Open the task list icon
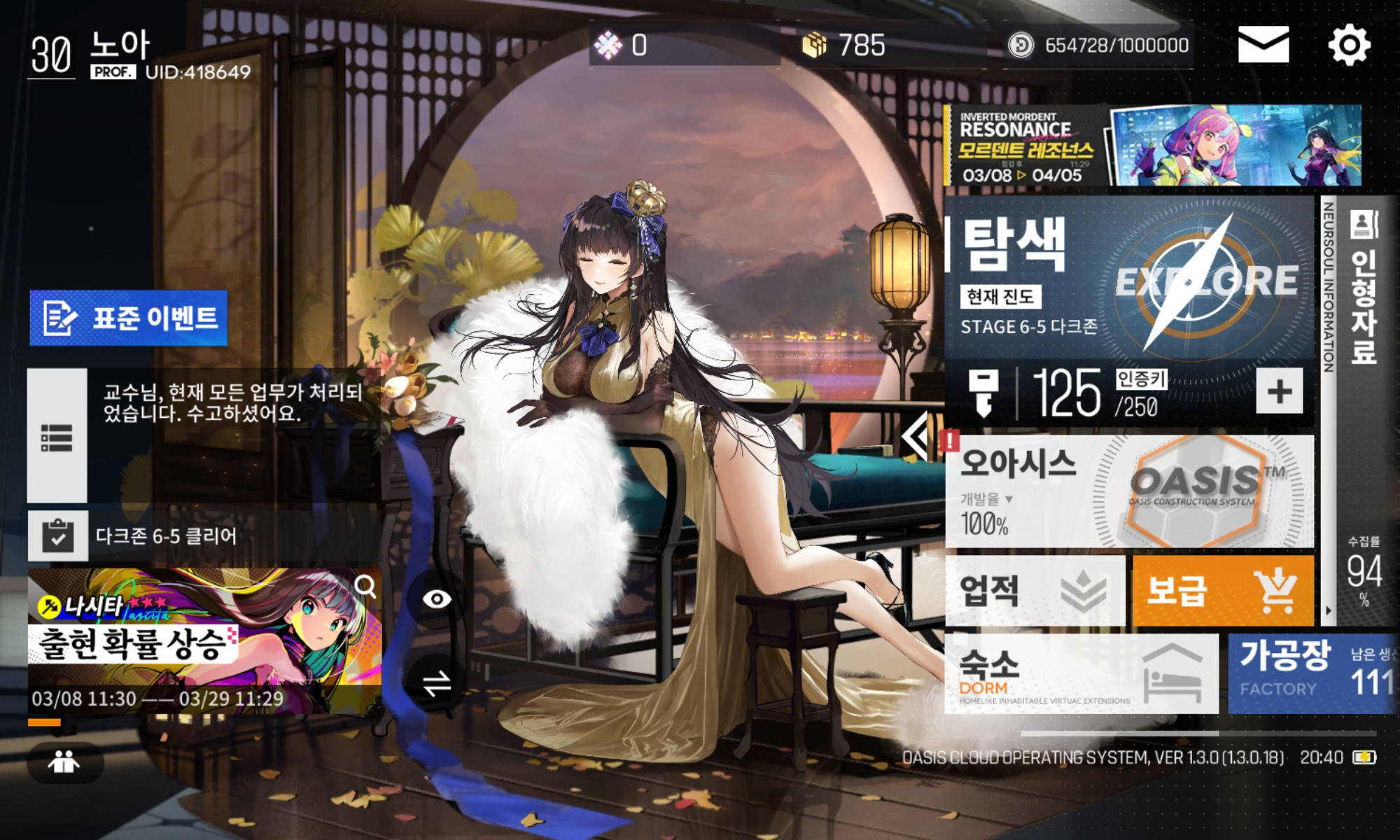The width and height of the screenshot is (1400, 840). click(x=57, y=437)
